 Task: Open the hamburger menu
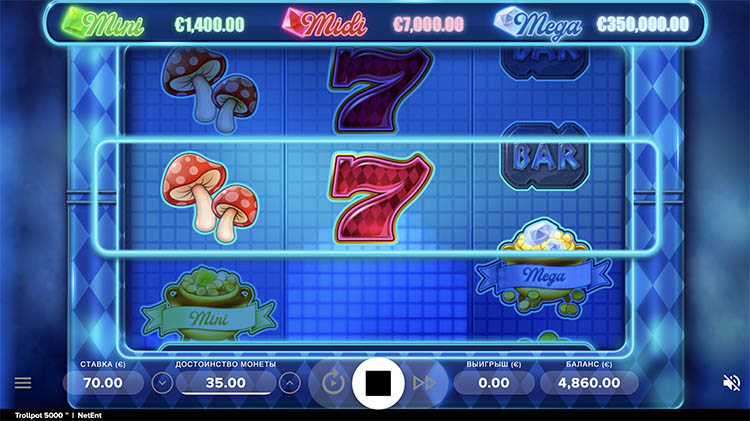pos(23,382)
